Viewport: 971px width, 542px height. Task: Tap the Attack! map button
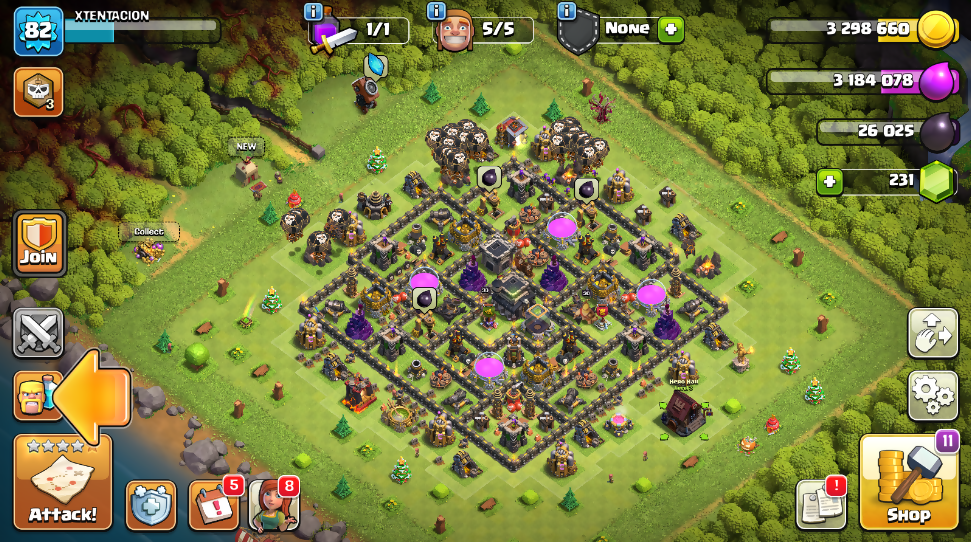coord(62,483)
